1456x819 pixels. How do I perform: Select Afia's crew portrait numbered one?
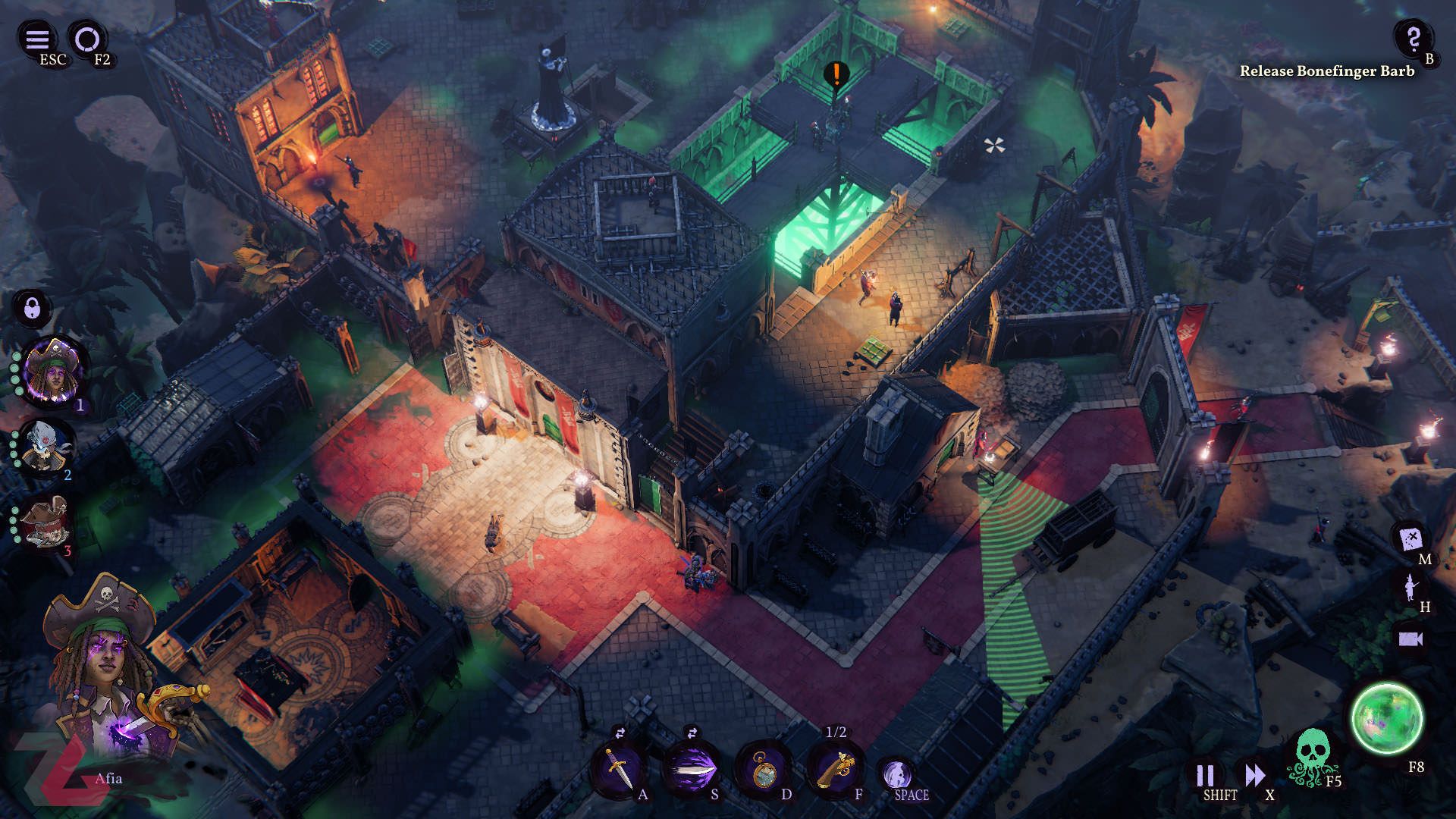(x=54, y=372)
